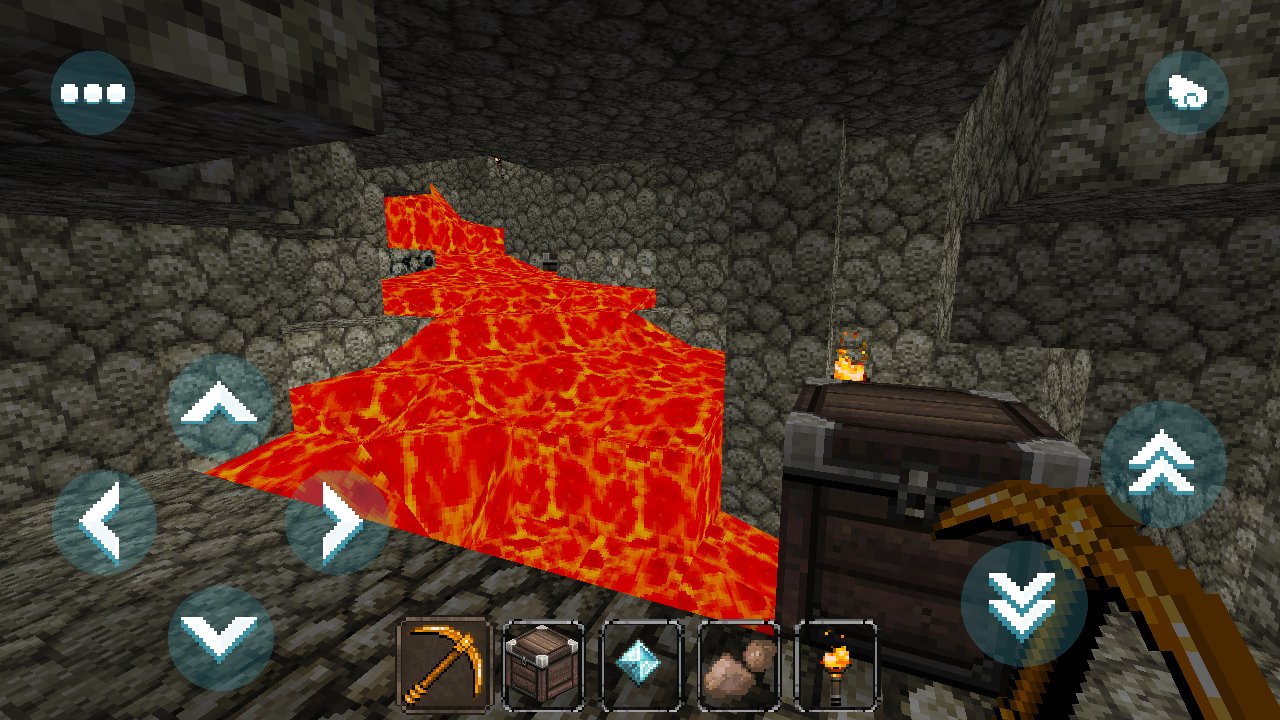Move forward with the up arrow
Screen dimensions: 1280x720
pos(220,406)
